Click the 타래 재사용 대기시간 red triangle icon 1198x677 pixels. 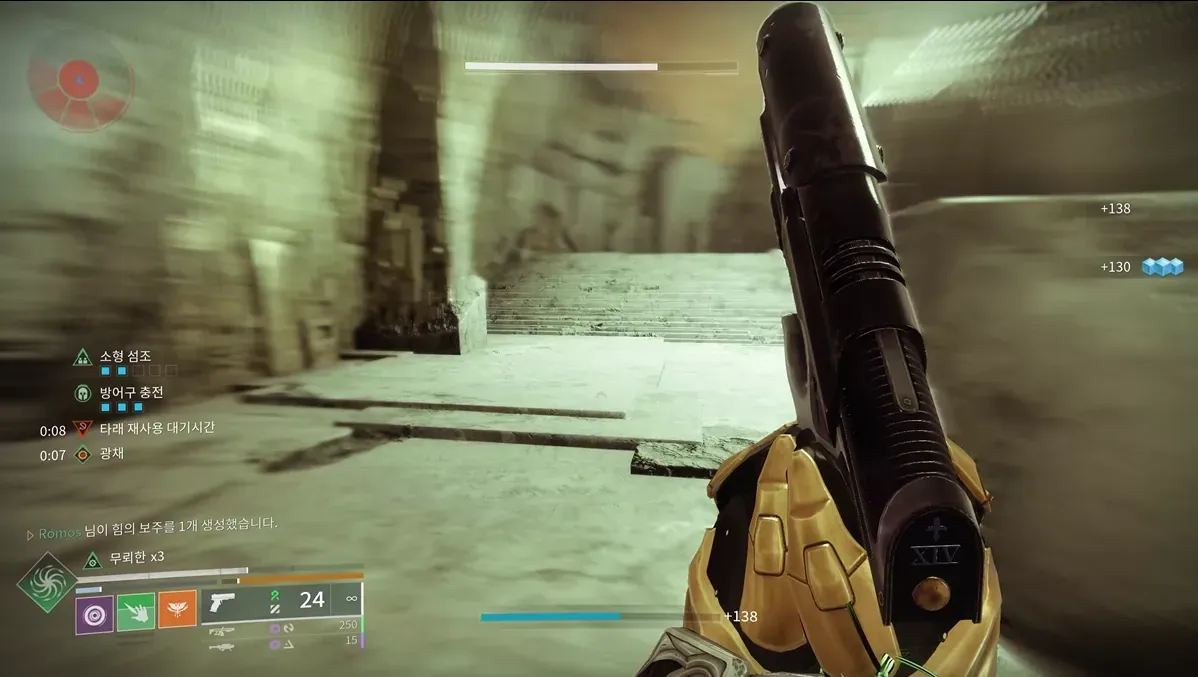tap(83, 429)
